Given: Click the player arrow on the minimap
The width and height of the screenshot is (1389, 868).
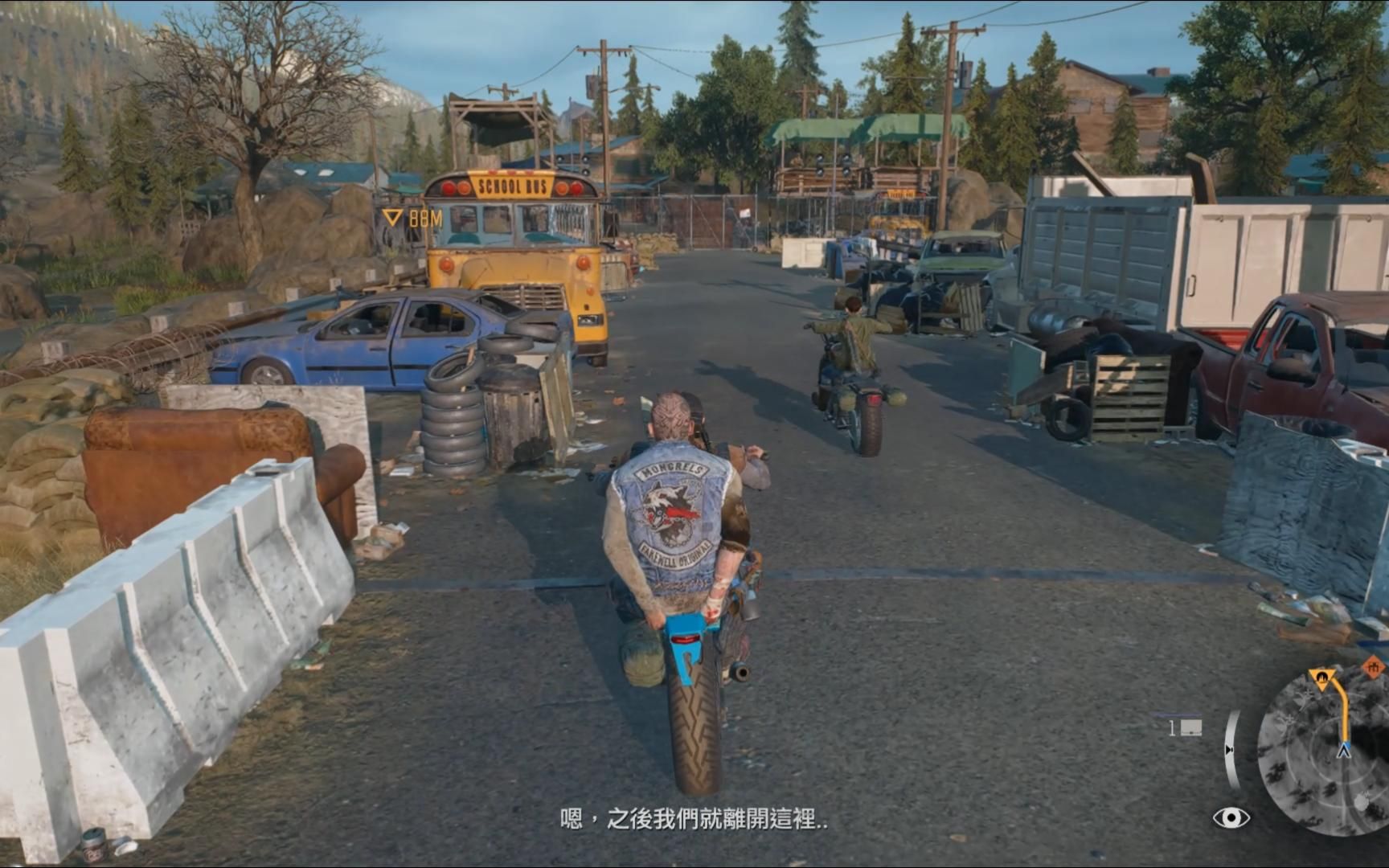Looking at the screenshot, I should point(1343,751).
